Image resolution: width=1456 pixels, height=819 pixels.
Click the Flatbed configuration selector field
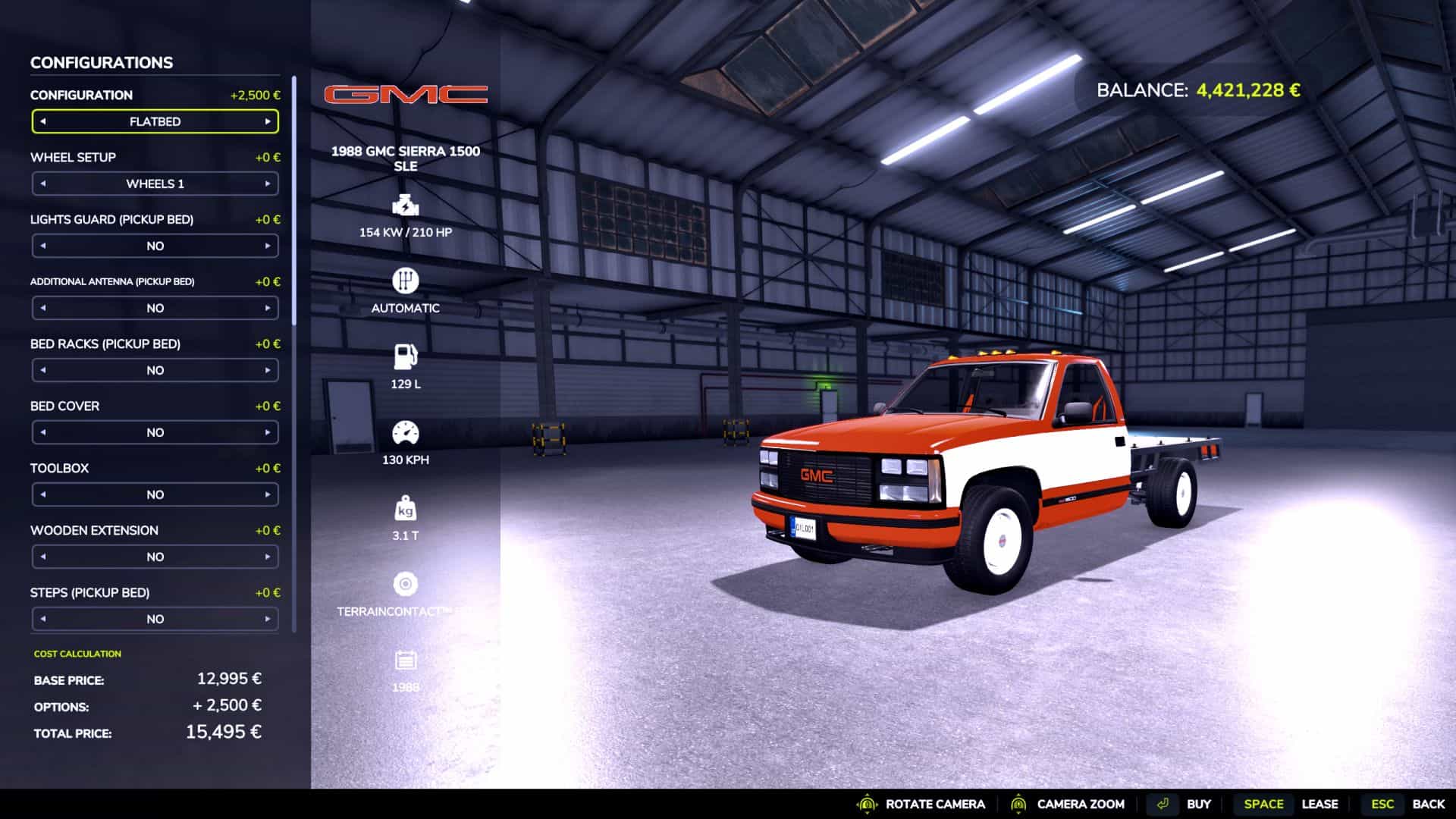pos(155,121)
